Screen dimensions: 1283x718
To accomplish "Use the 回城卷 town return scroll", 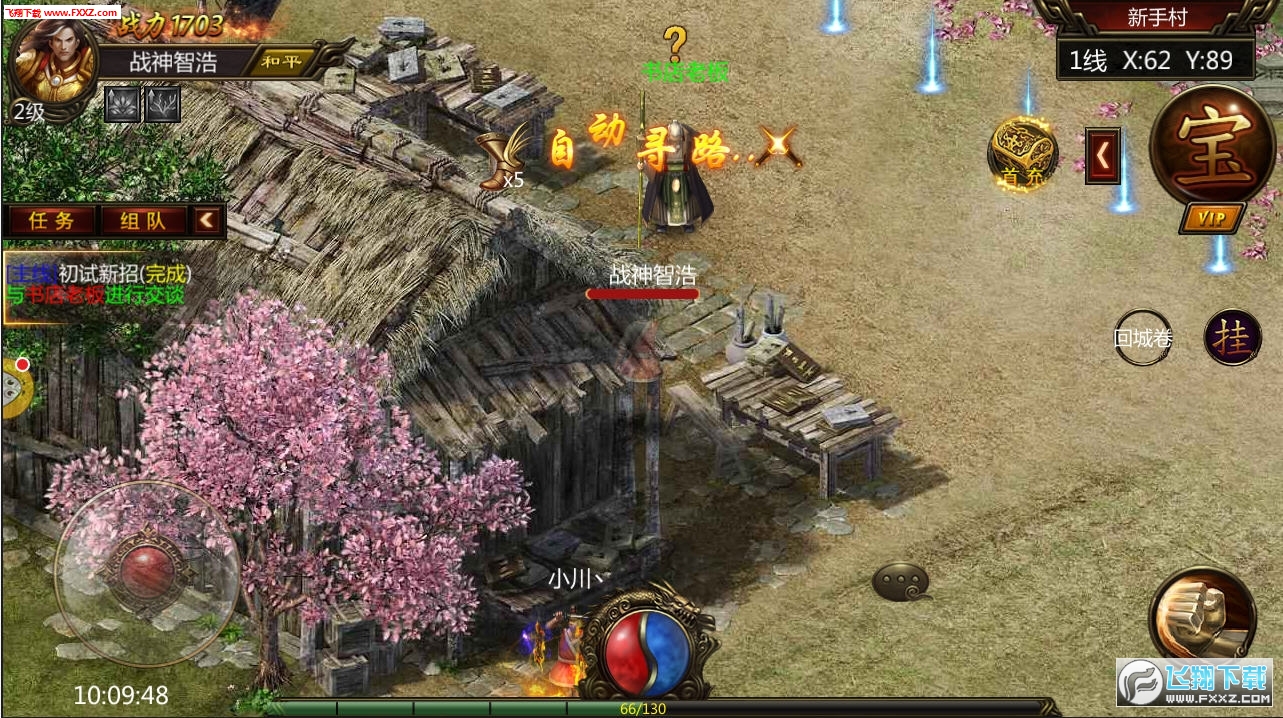I will pyautogui.click(x=1143, y=338).
